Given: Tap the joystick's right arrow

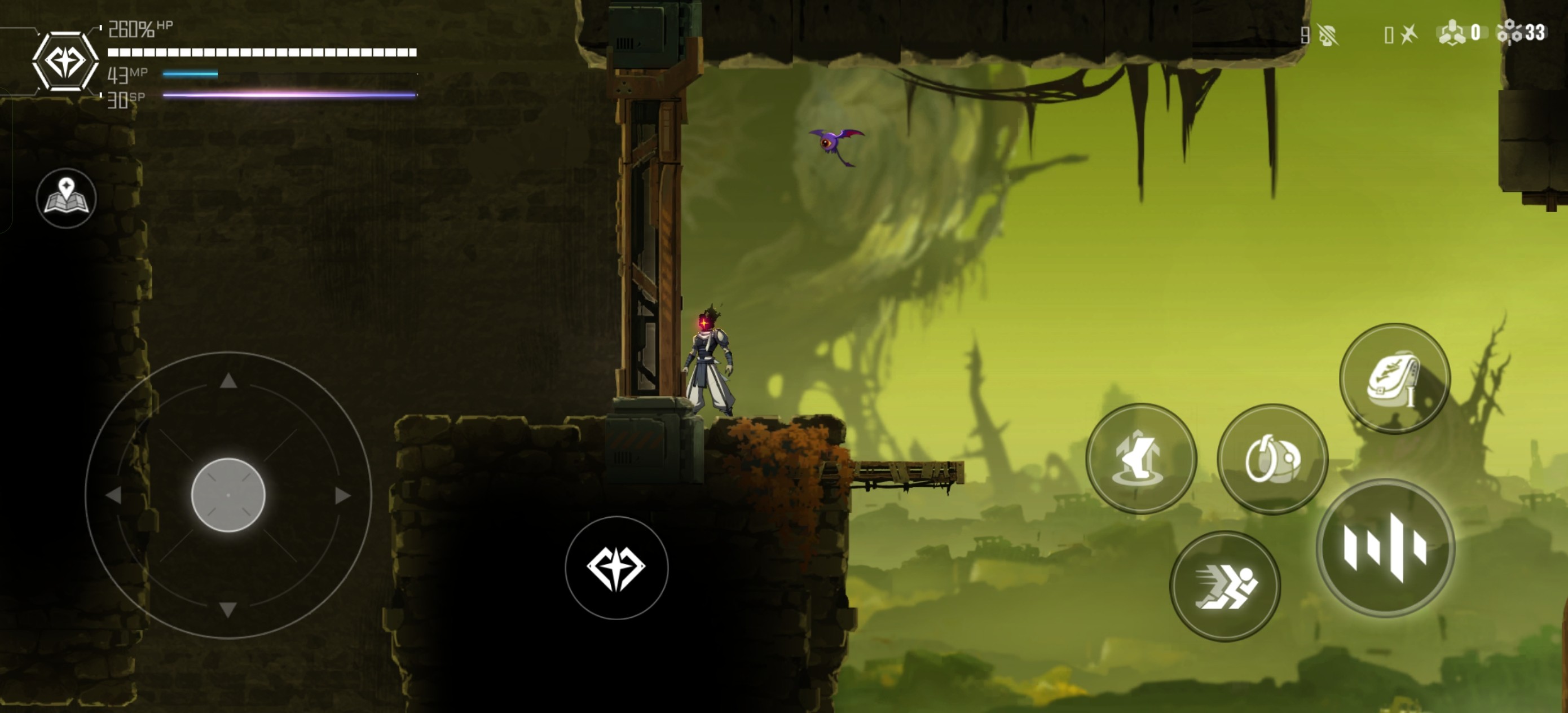Looking at the screenshot, I should click(x=343, y=496).
